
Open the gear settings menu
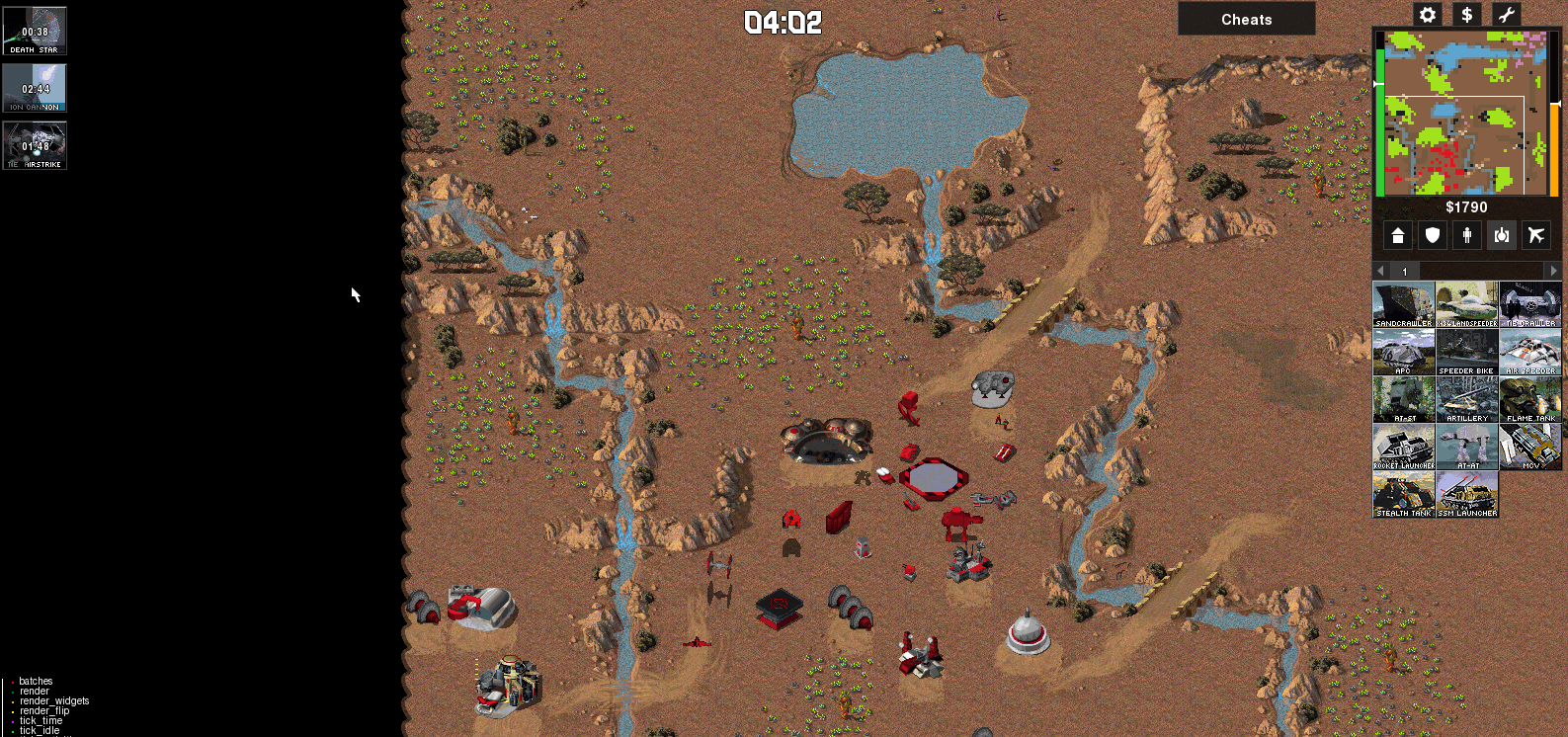pos(1427,15)
